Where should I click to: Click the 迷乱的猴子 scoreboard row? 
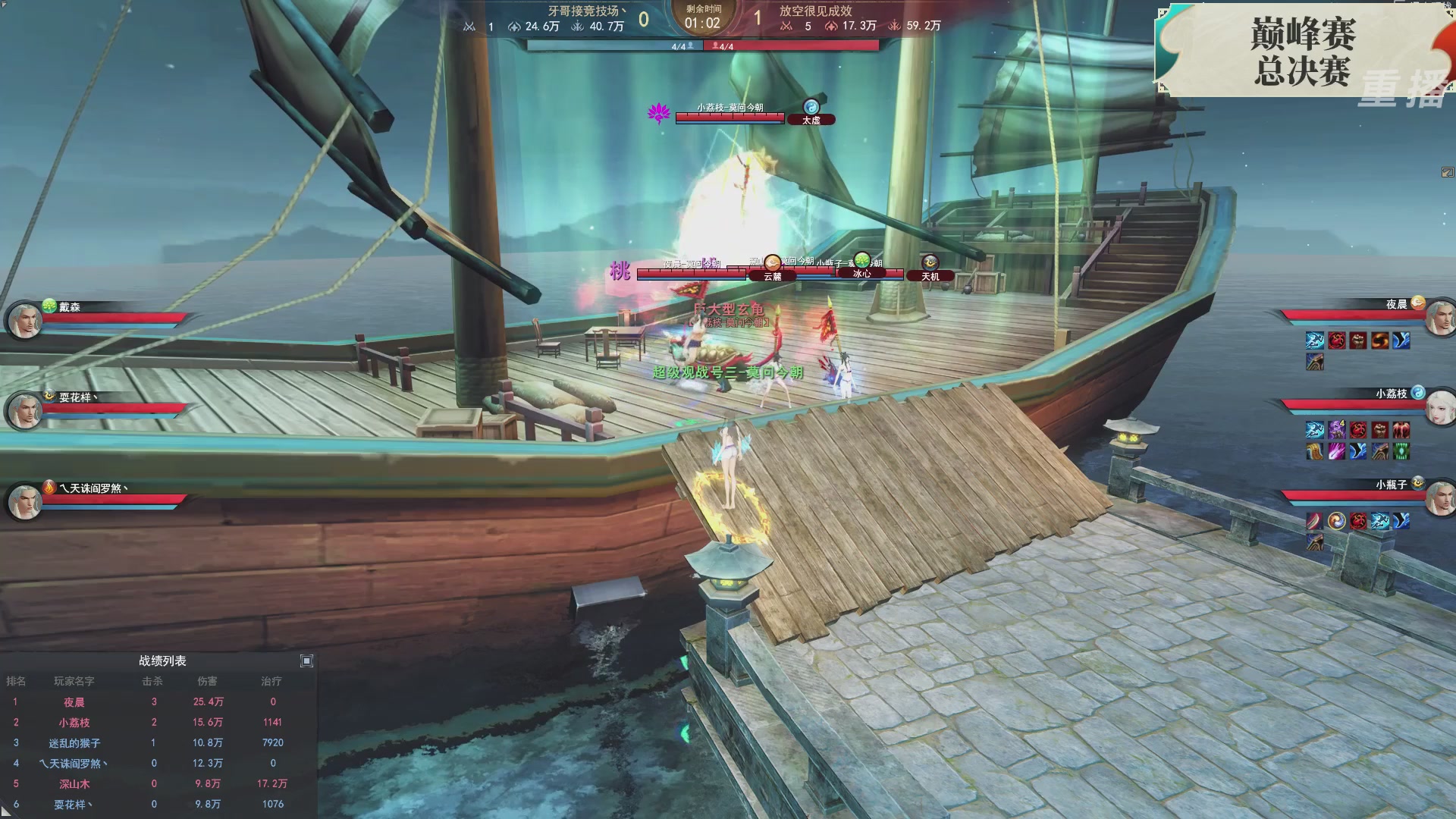coord(74,743)
